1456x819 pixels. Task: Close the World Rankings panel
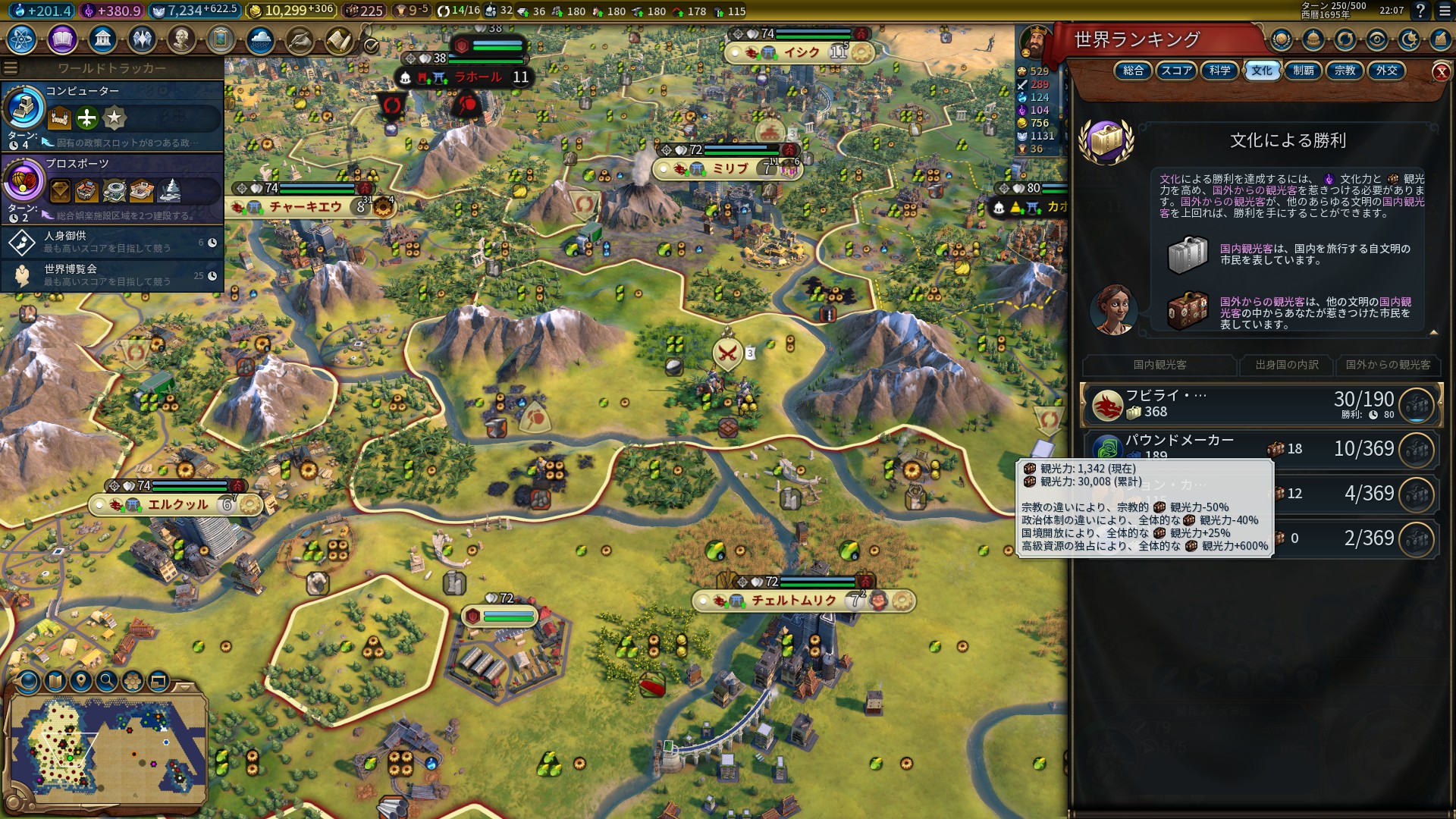(1441, 72)
